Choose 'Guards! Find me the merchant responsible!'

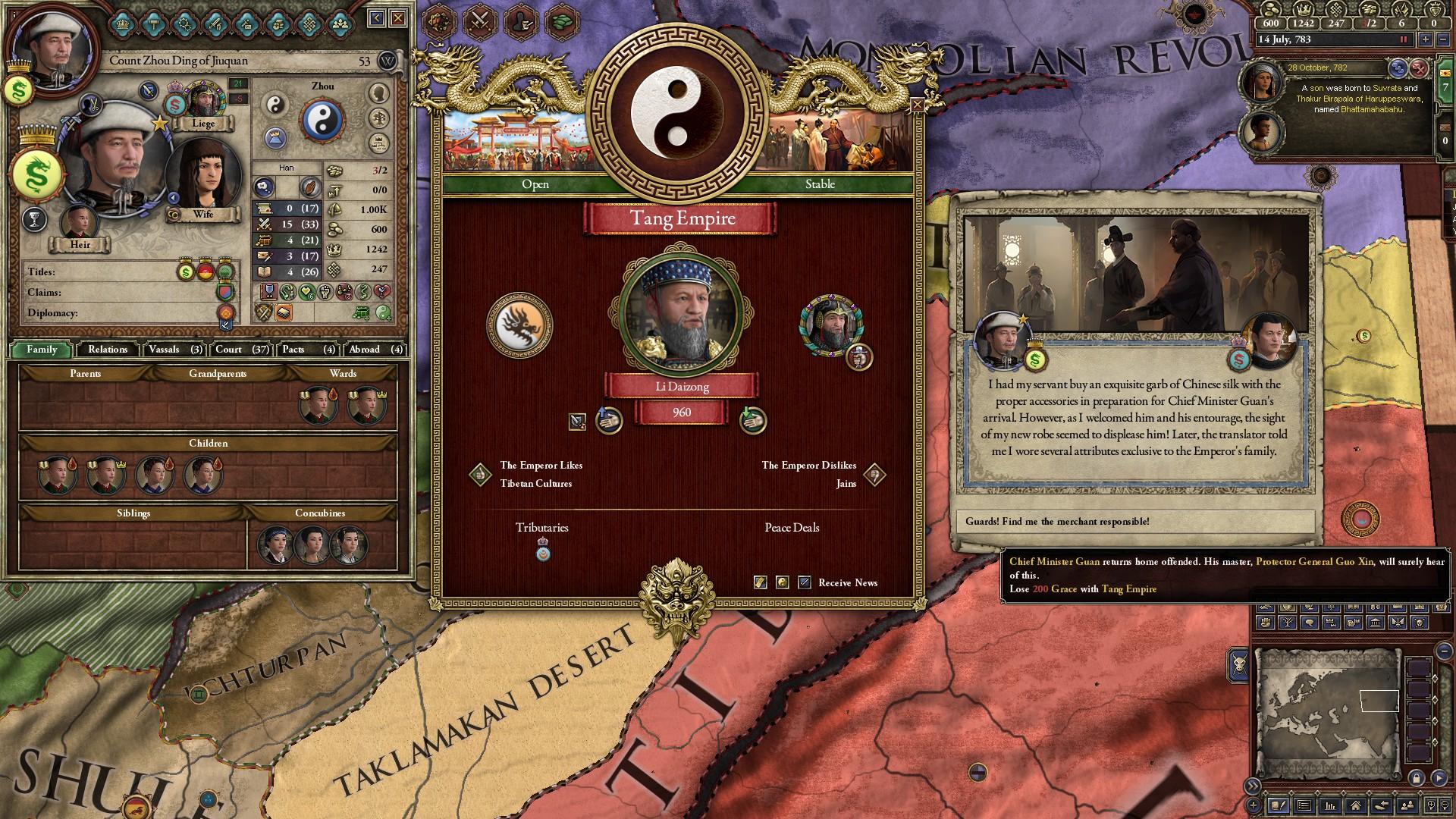[1134, 522]
